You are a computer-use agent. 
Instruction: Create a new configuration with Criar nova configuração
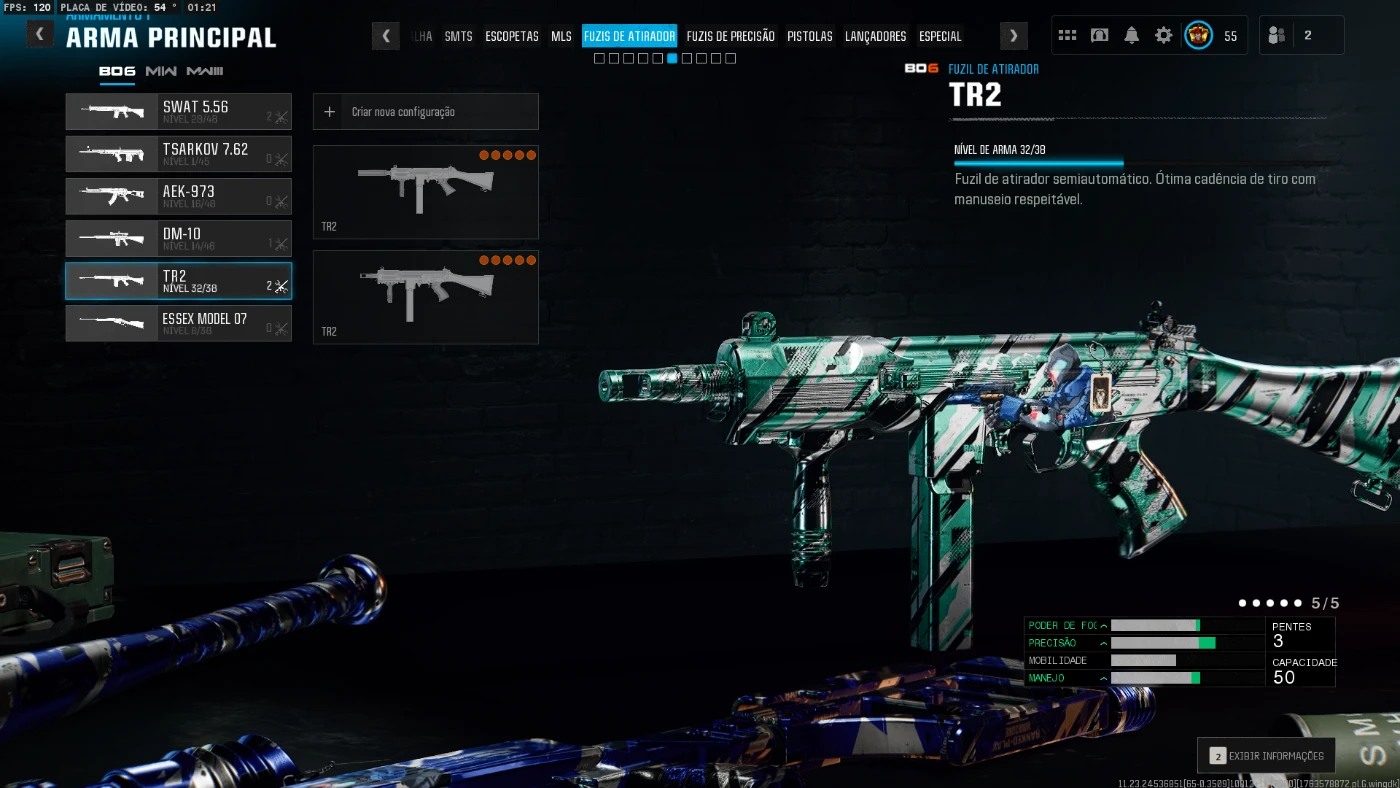425,112
